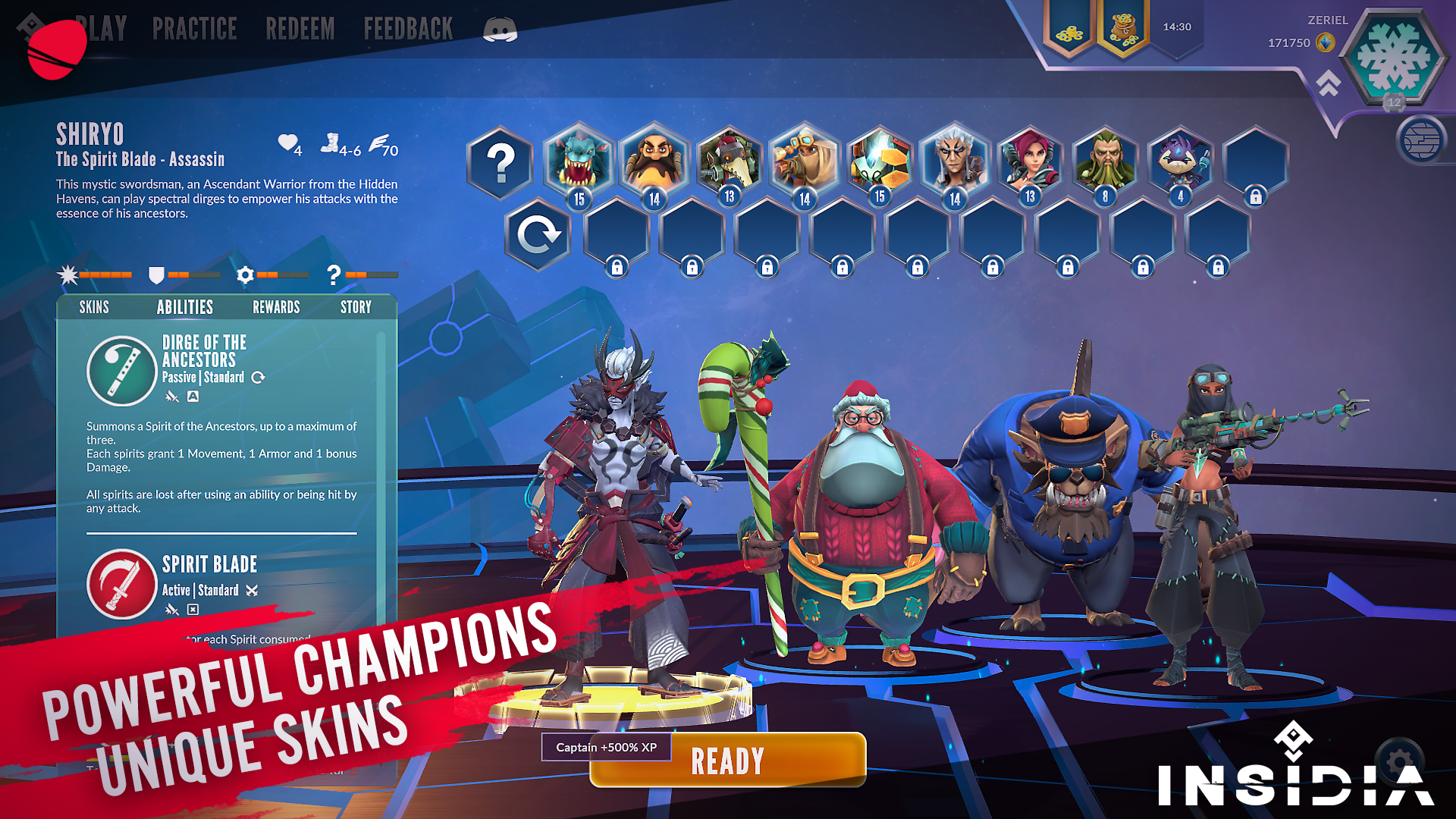Go to the Redeem menu
The width and height of the screenshot is (1456, 819).
300,30
